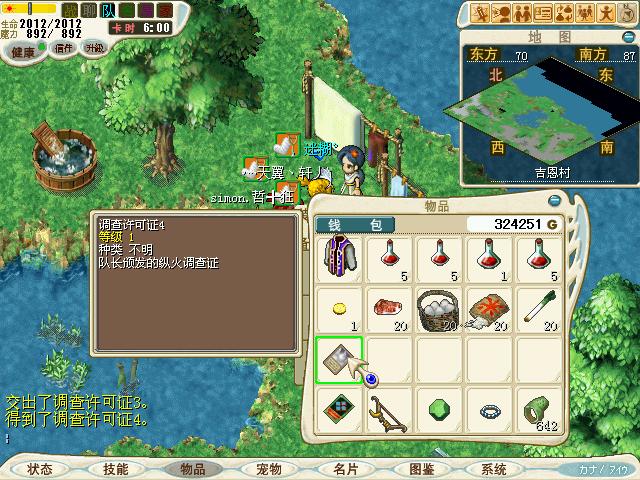Select the gold coin item slot
The image size is (640, 480).
tap(340, 308)
